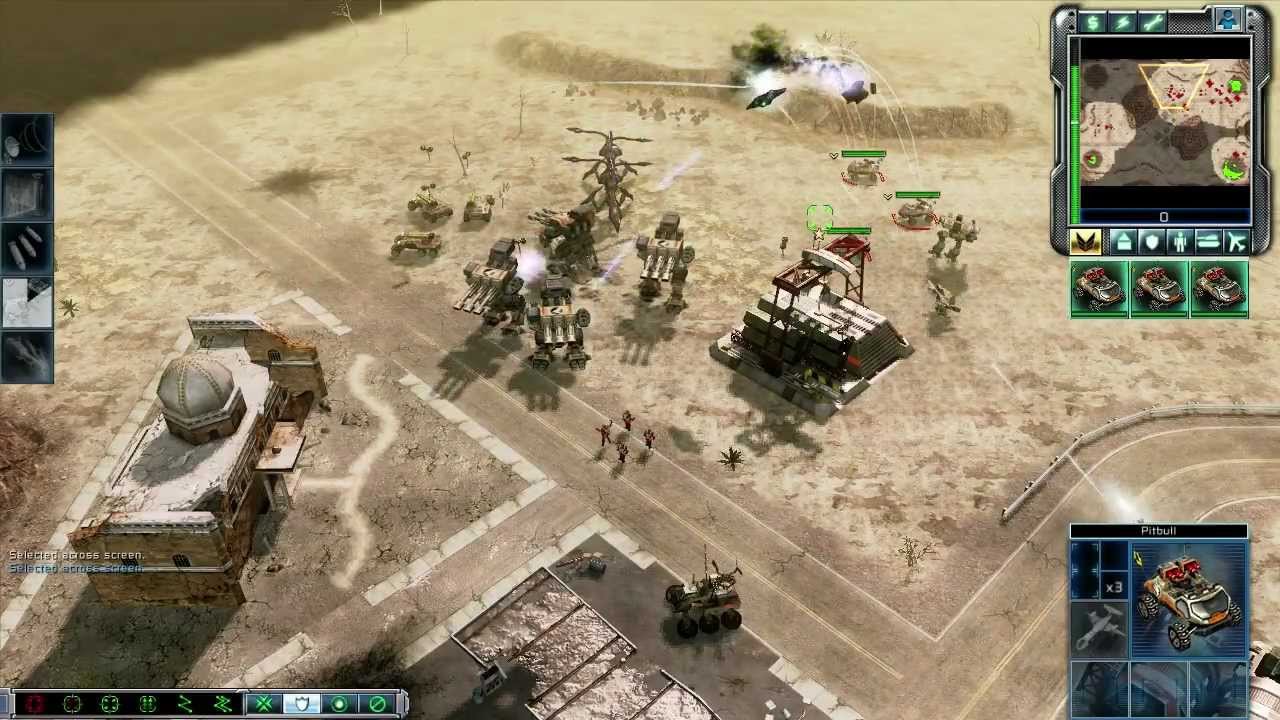
Task: Select the attack-move command icon on the bottom bar
Action: click(x=265, y=704)
